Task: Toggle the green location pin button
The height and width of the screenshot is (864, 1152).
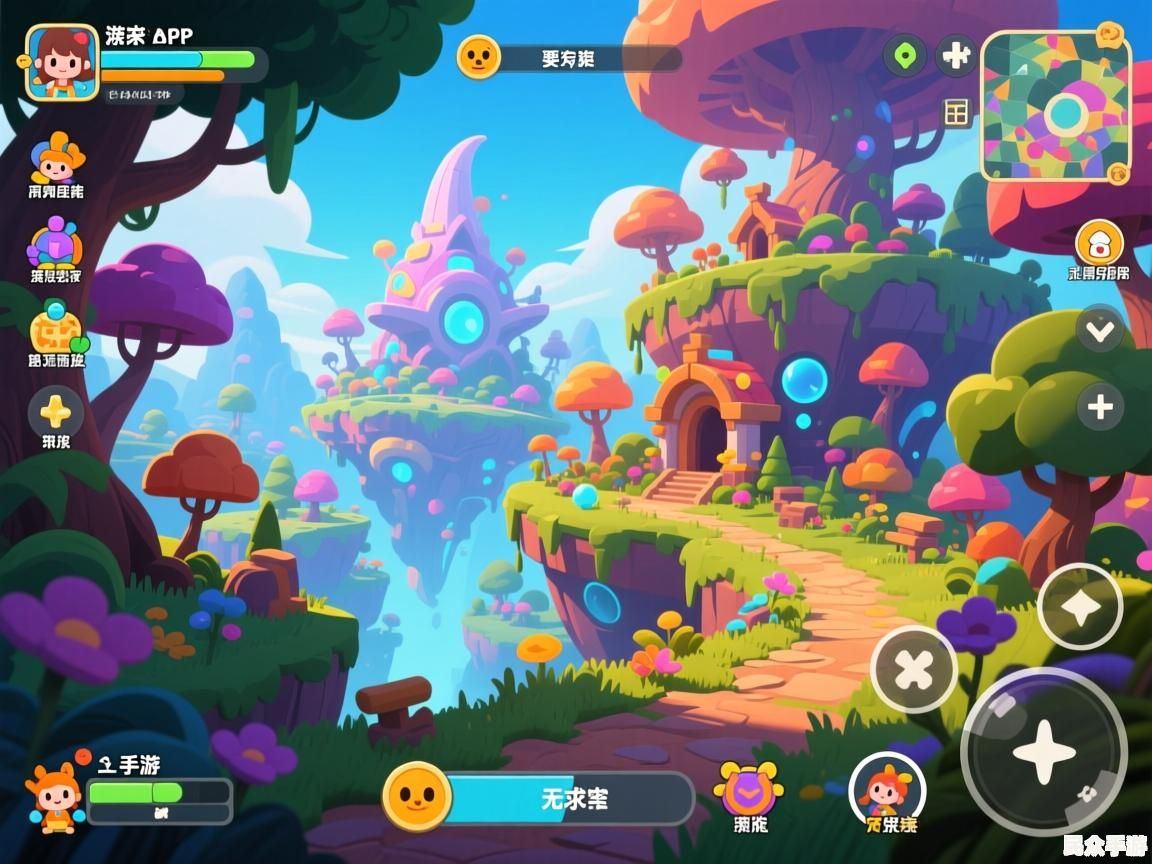Action: click(x=904, y=54)
